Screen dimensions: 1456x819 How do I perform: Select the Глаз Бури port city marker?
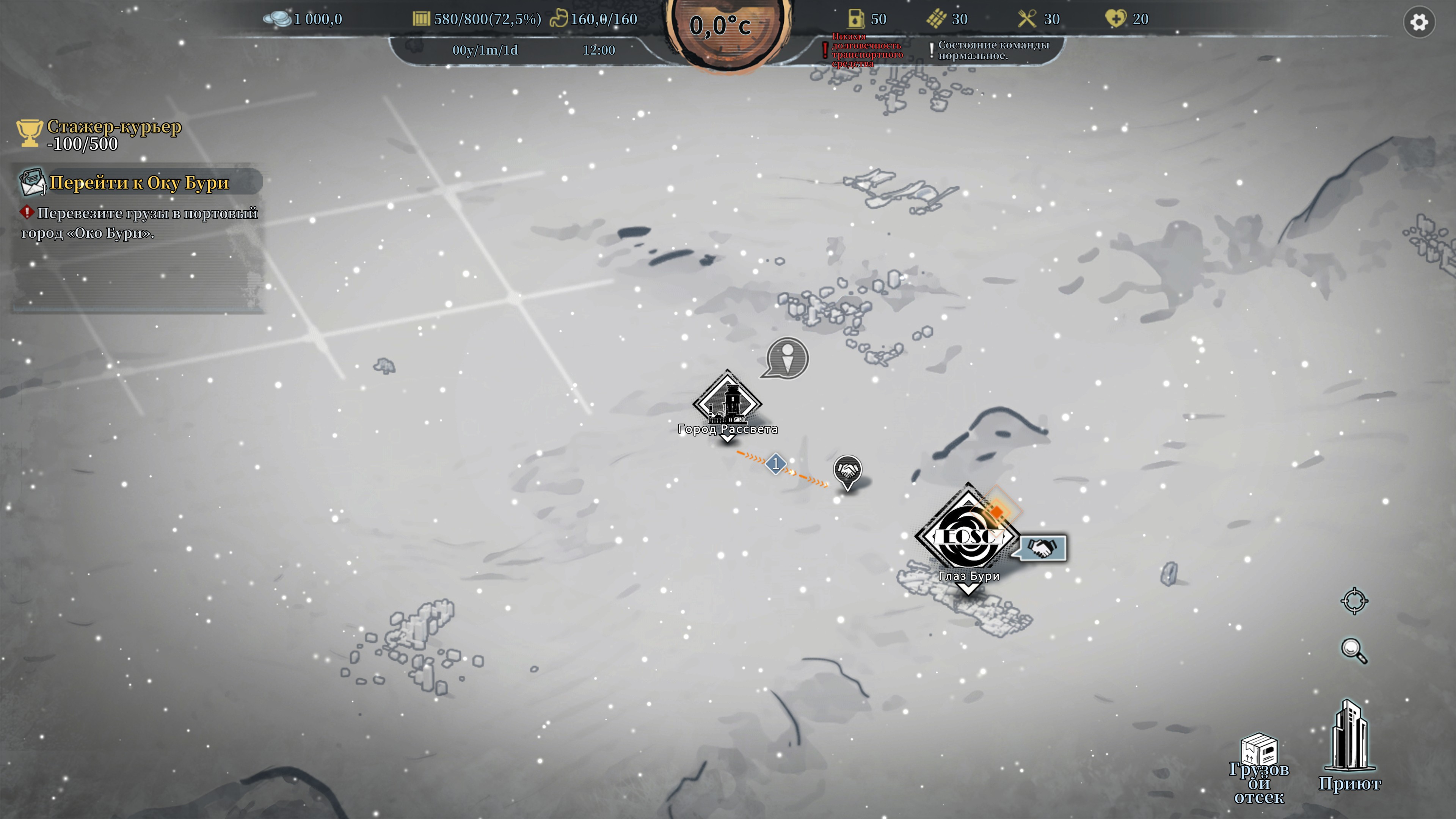[x=967, y=536]
